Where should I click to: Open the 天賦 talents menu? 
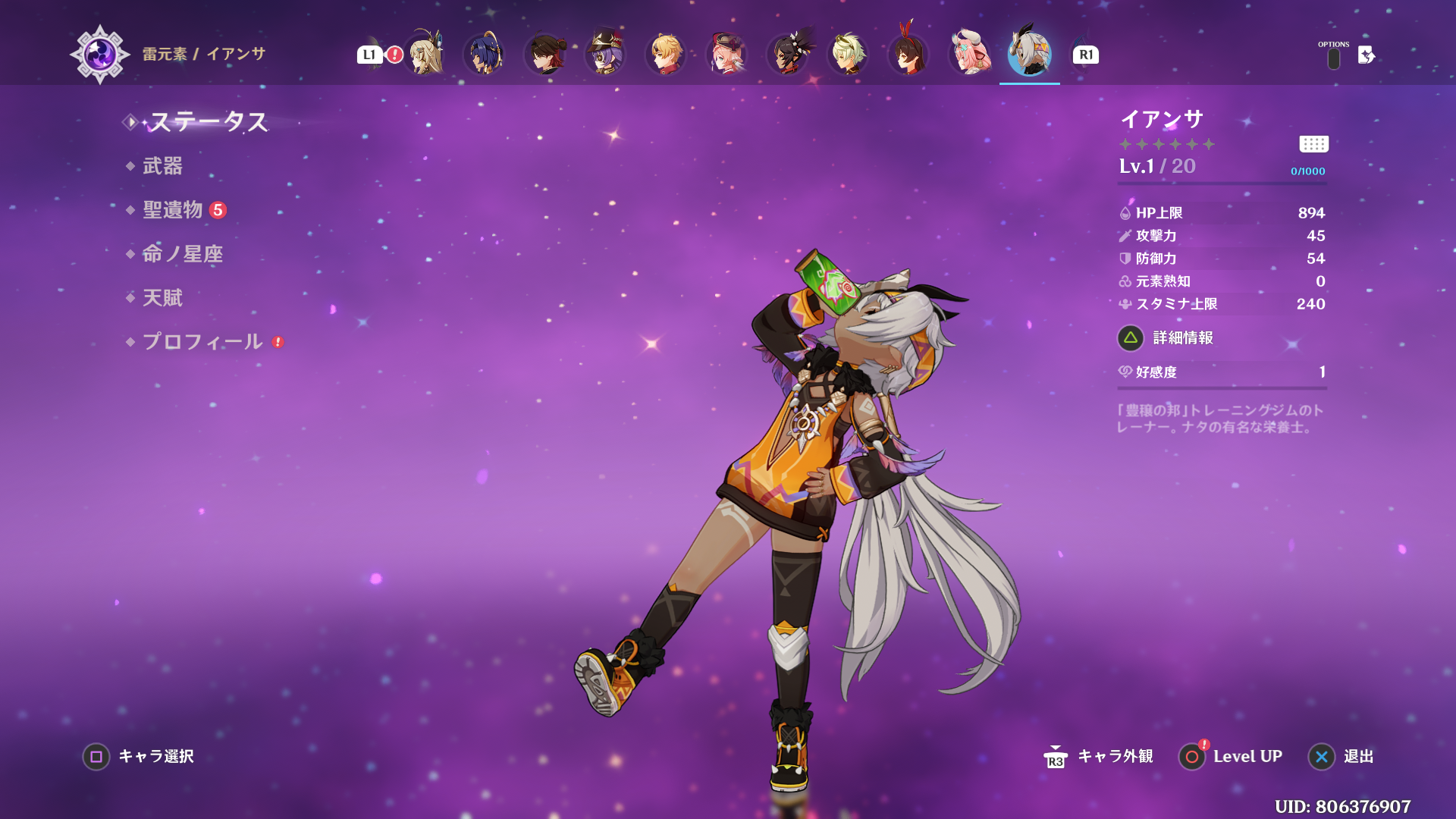pos(162,298)
